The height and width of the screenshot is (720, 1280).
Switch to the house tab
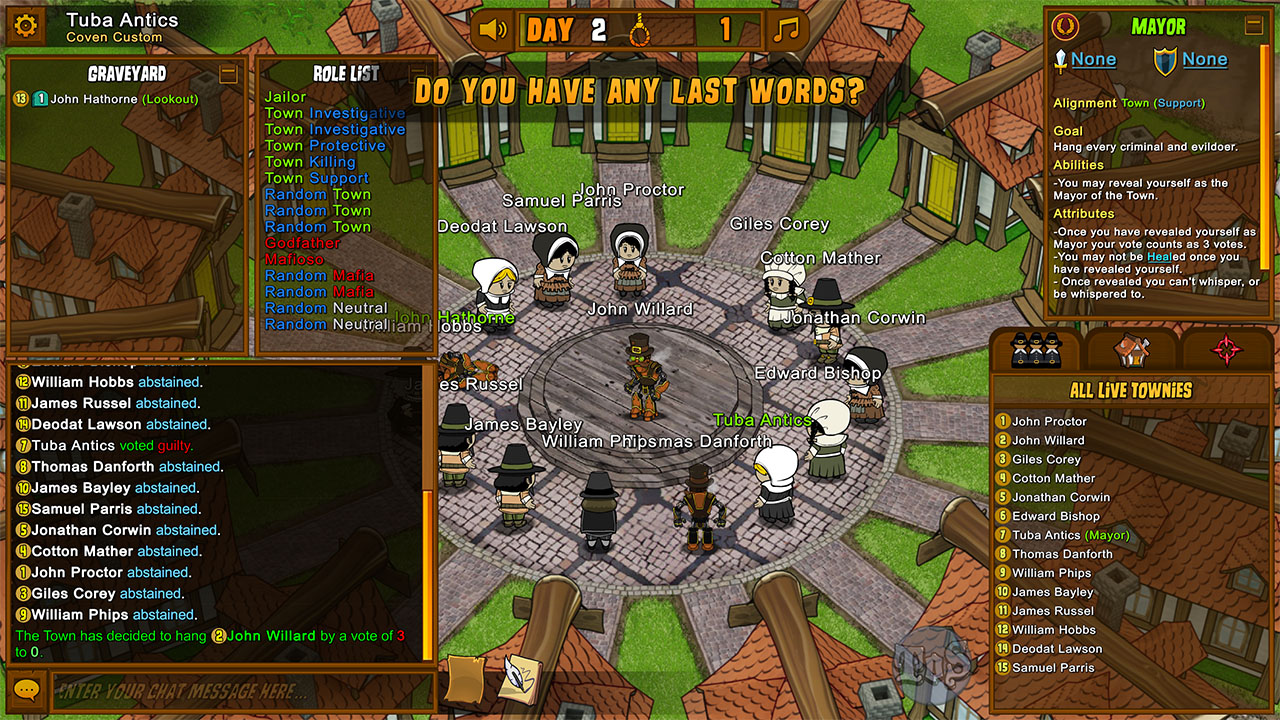(x=1132, y=350)
